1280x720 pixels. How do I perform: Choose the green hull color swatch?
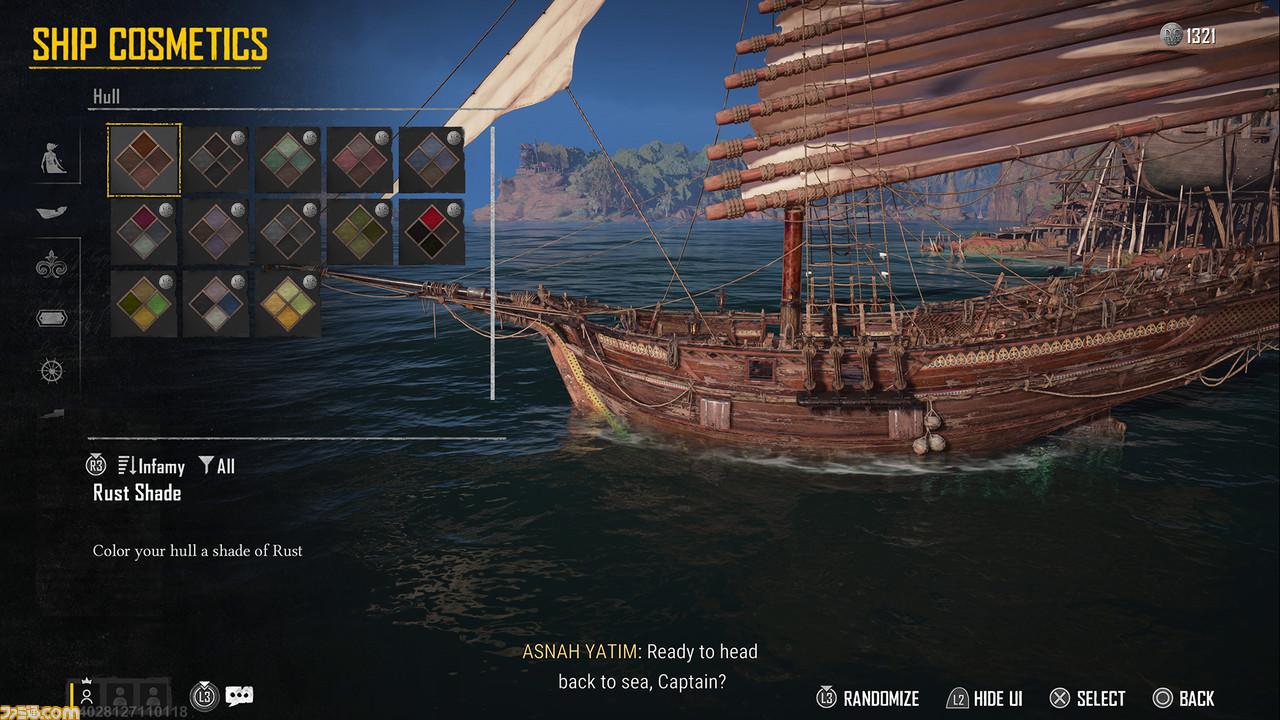click(288, 160)
